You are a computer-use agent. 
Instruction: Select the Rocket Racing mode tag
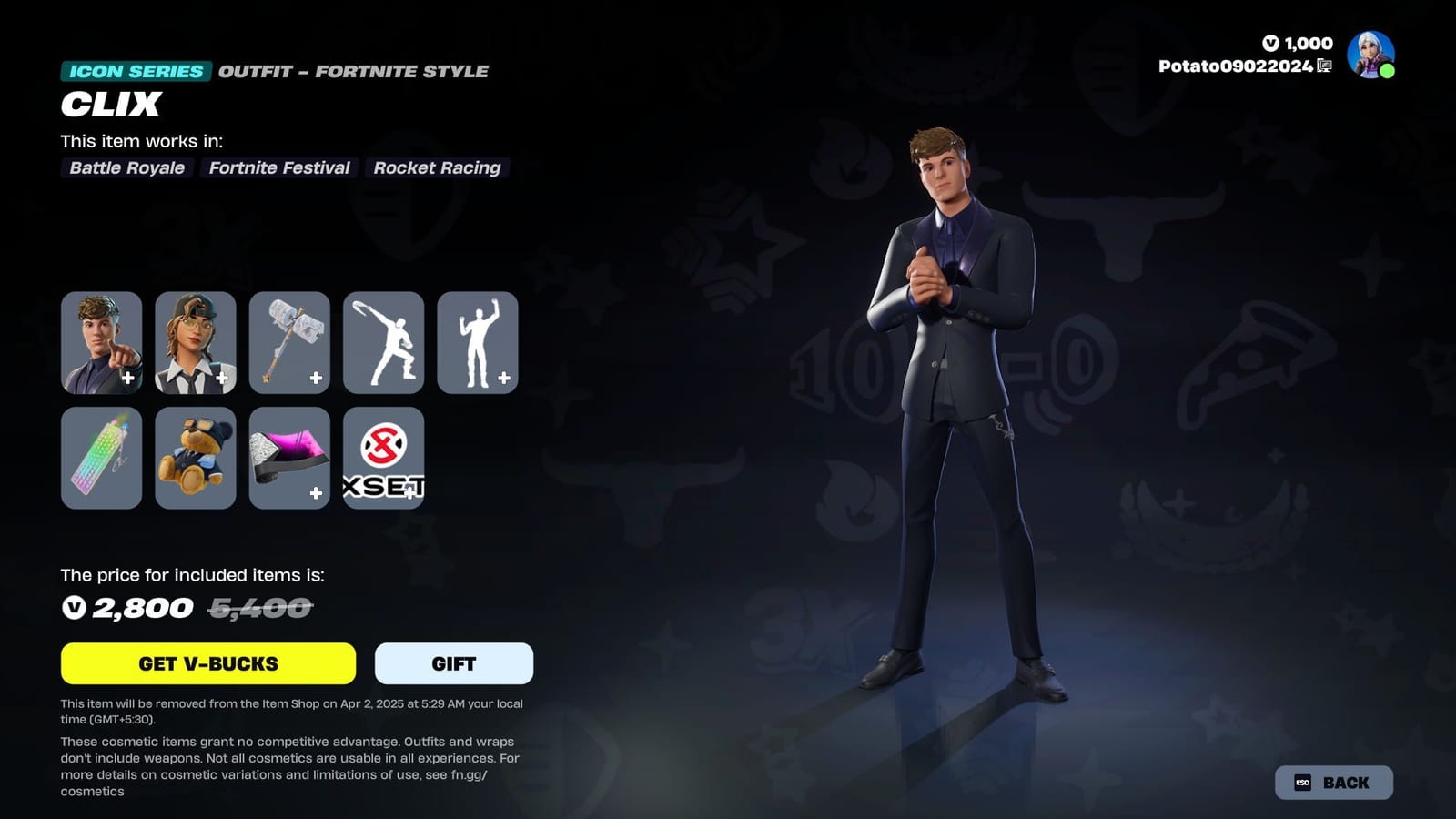(x=437, y=167)
